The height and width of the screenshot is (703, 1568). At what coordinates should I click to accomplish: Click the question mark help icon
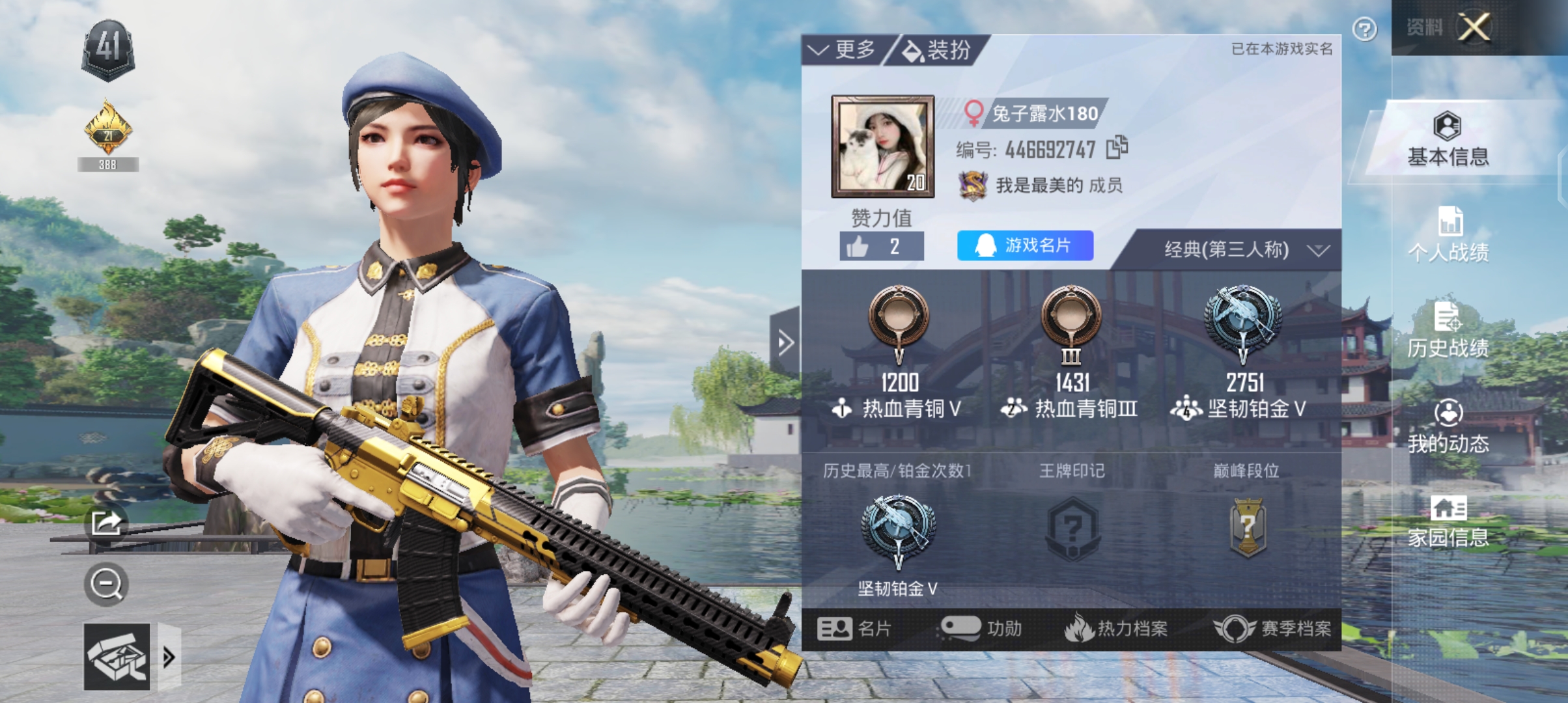[1364, 29]
